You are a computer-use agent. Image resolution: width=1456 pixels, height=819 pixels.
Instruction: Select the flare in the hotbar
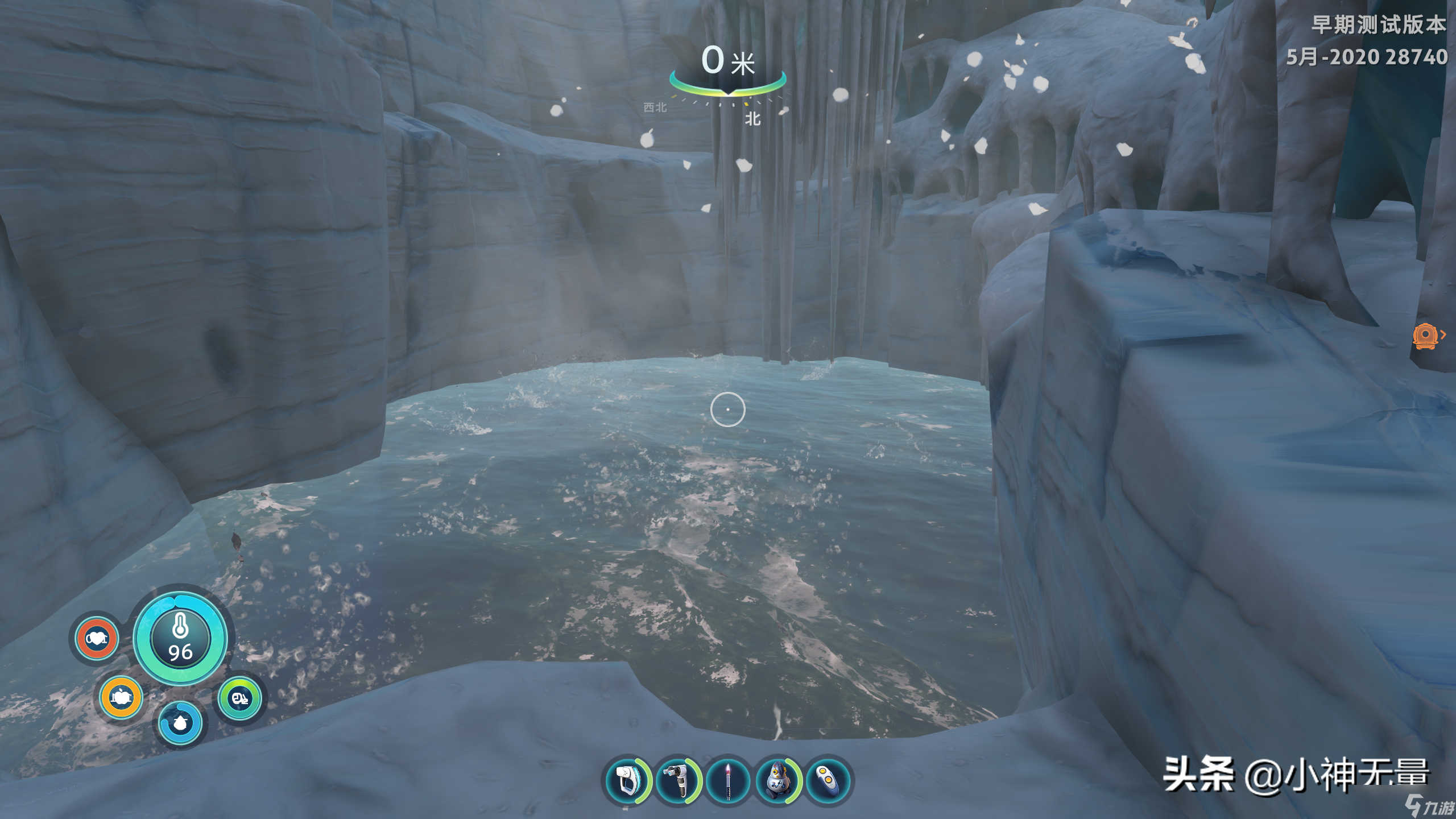(x=729, y=780)
